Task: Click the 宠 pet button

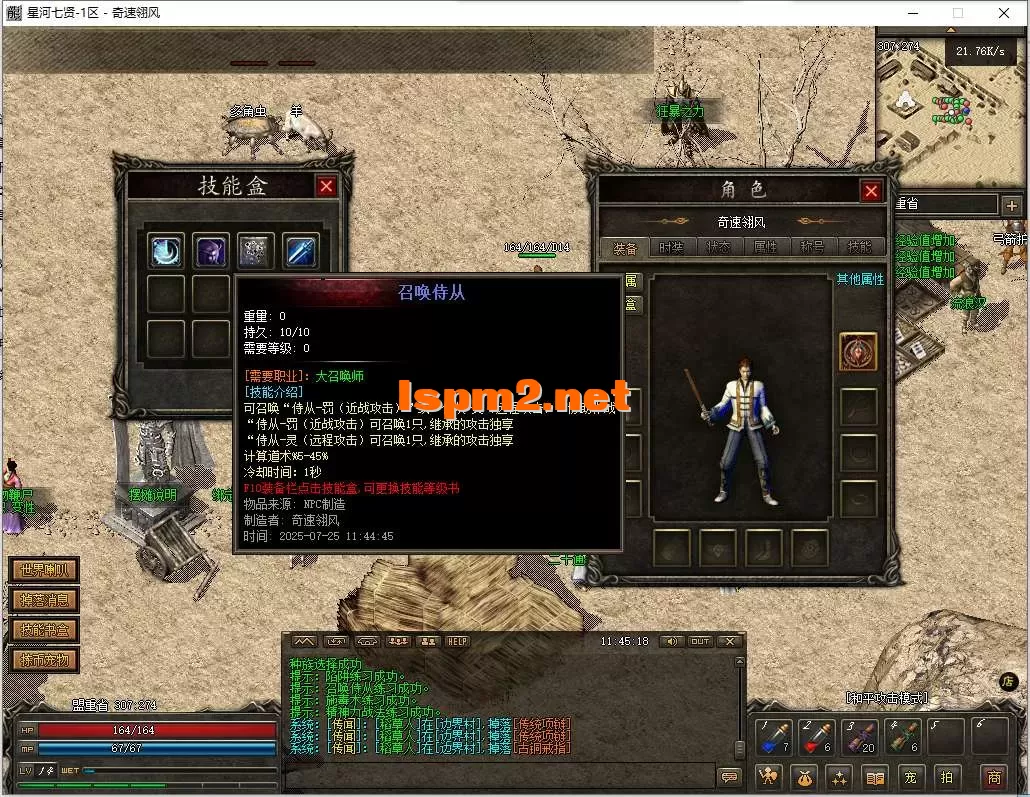Action: (x=911, y=777)
